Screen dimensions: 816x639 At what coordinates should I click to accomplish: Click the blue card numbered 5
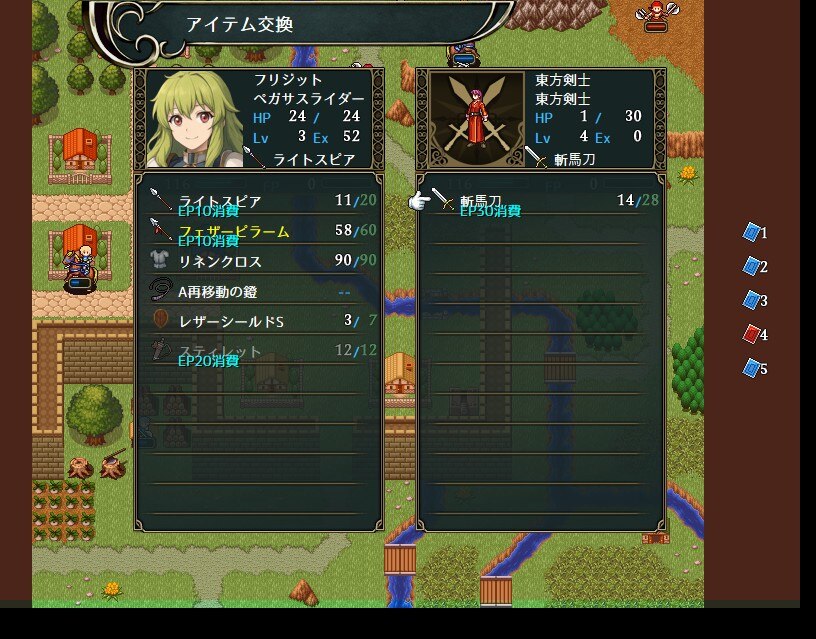[753, 368]
